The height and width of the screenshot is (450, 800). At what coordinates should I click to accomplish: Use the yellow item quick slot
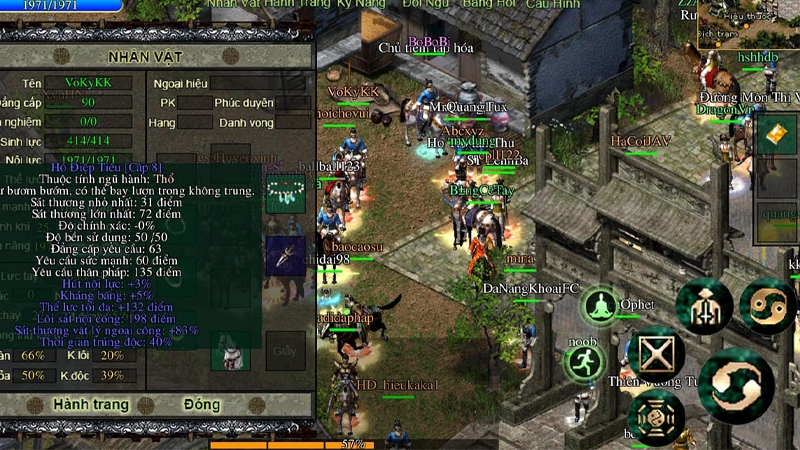click(777, 134)
